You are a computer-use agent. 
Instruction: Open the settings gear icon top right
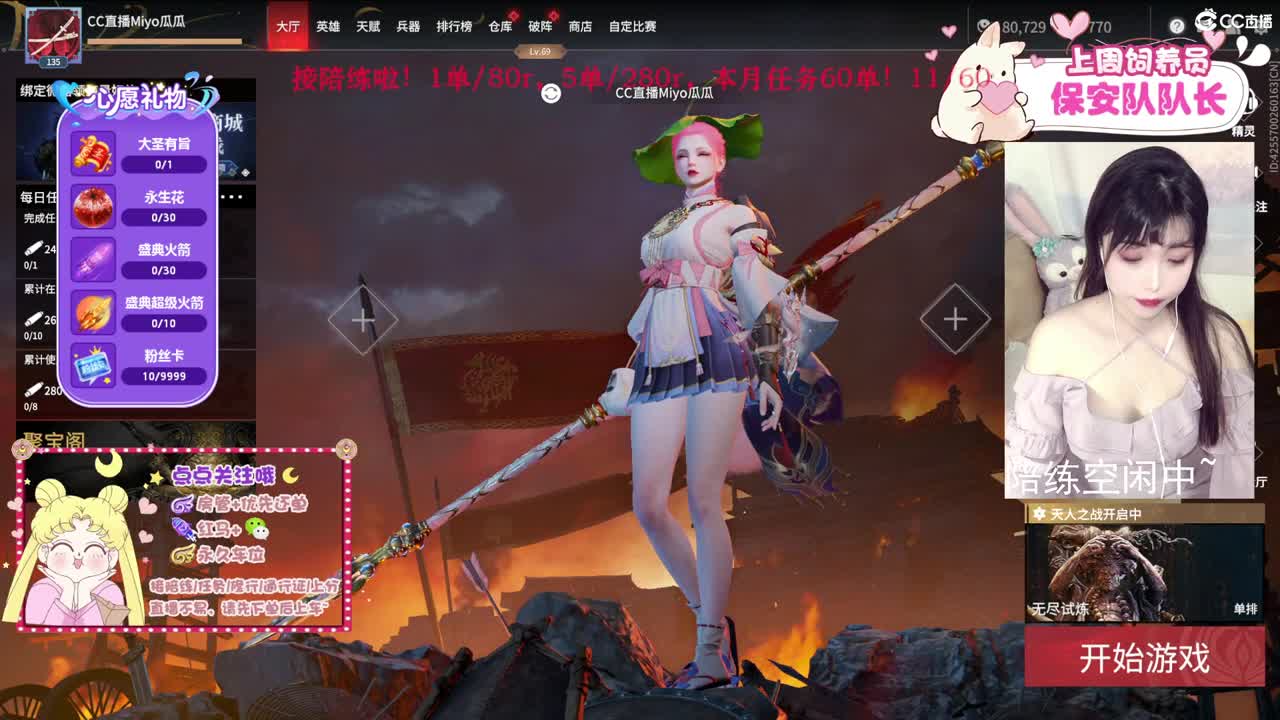point(1261,30)
